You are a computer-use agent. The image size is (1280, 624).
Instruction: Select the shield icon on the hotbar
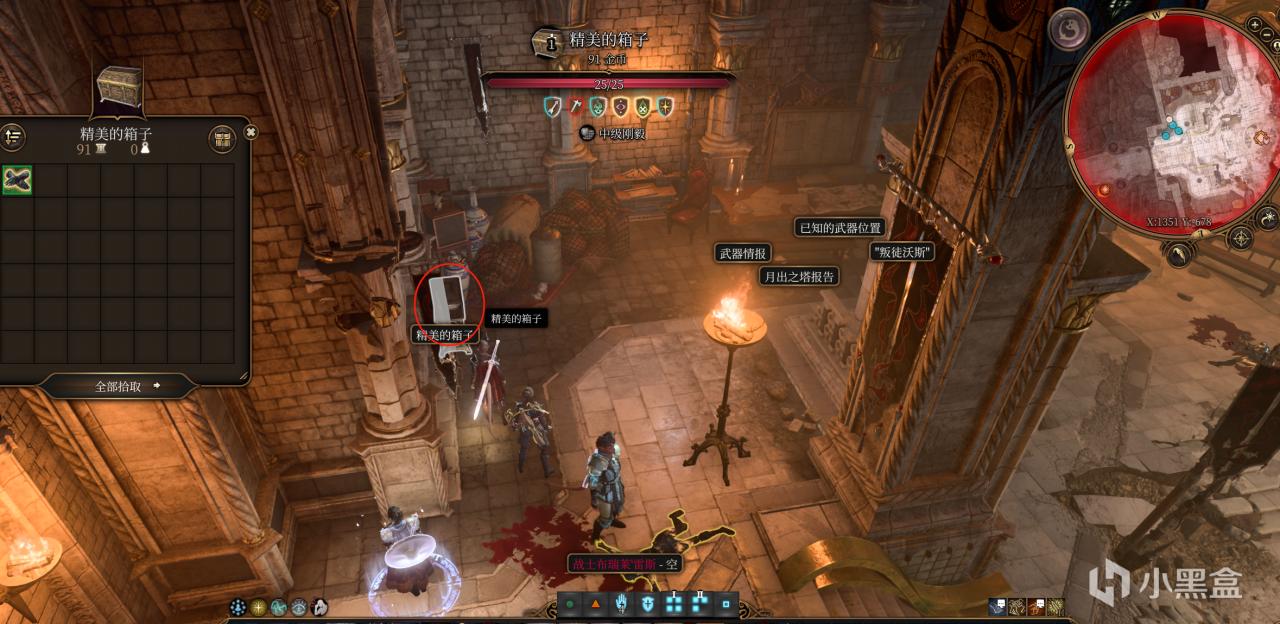[x=648, y=604]
